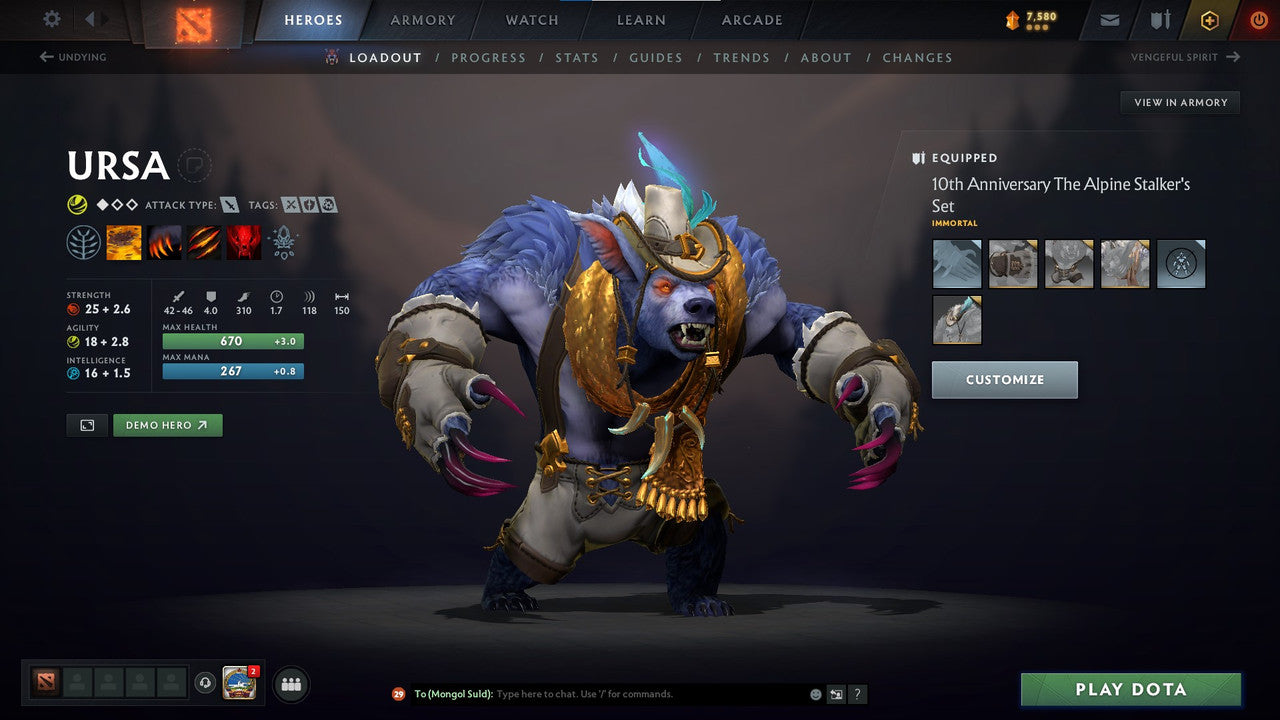The width and height of the screenshot is (1280, 720).
Task: Open the ARCADE menu
Action: (751, 20)
